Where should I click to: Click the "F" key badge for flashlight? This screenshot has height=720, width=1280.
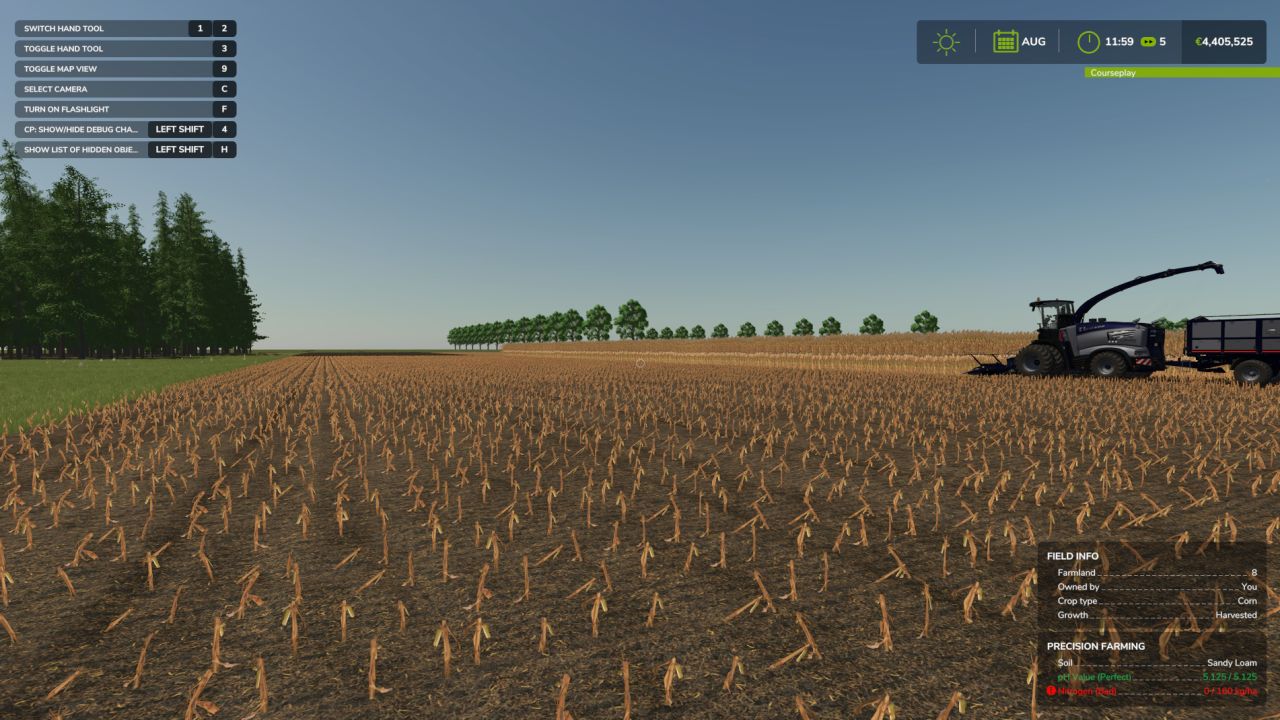click(226, 109)
